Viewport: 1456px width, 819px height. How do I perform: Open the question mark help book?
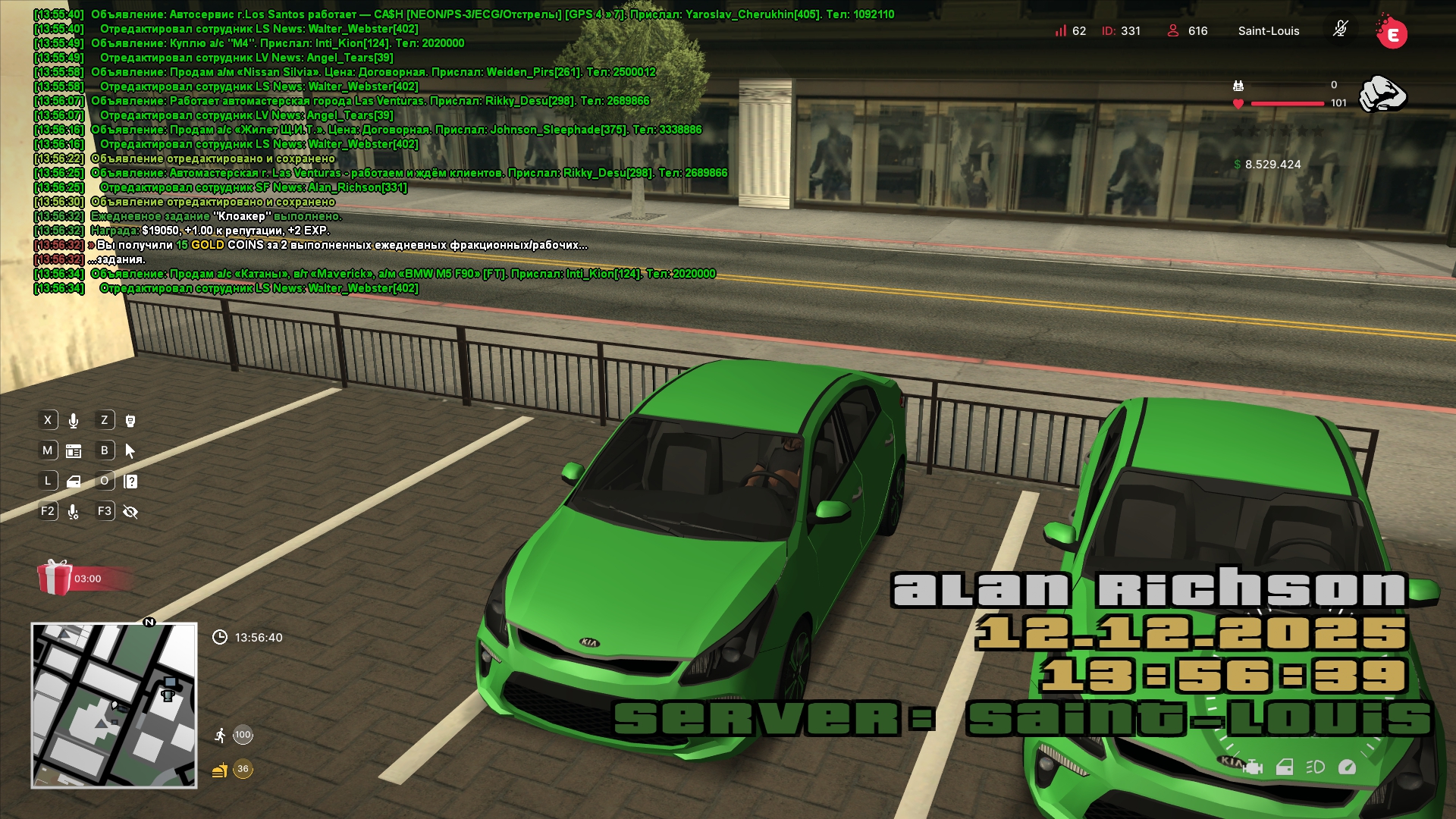[130, 482]
